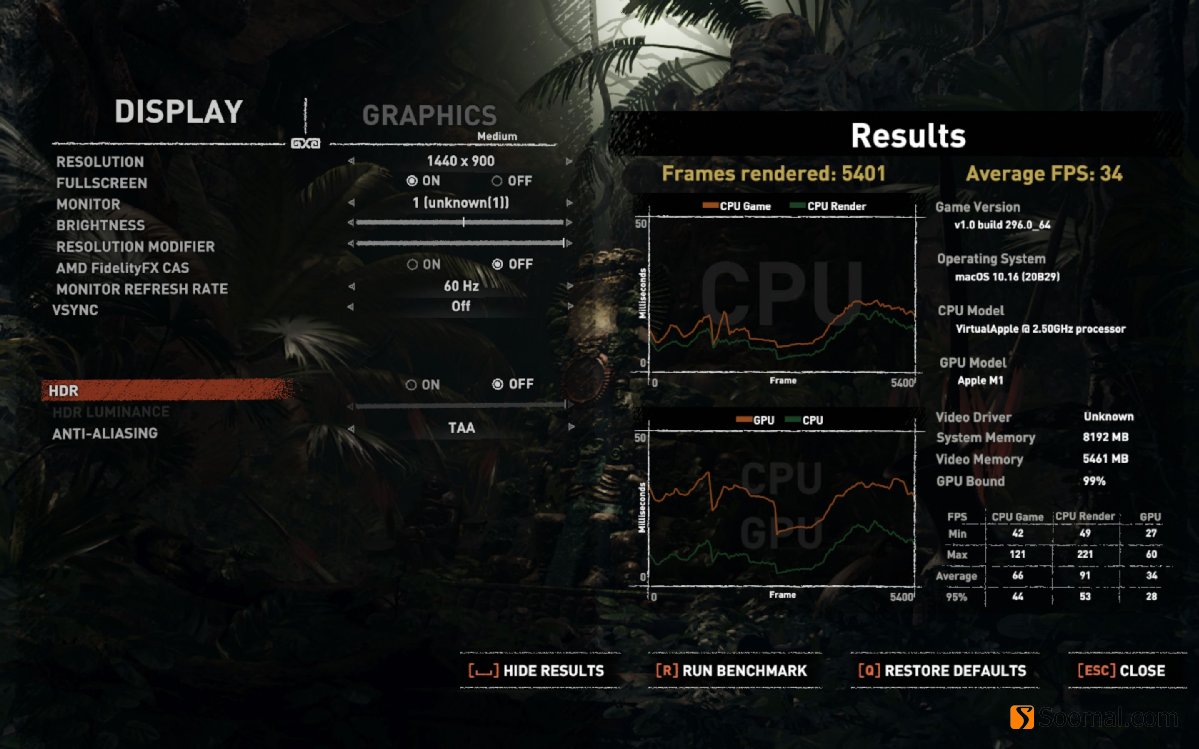
Task: Click the left arrow next to Monitor Refresh Rate
Action: click(351, 287)
